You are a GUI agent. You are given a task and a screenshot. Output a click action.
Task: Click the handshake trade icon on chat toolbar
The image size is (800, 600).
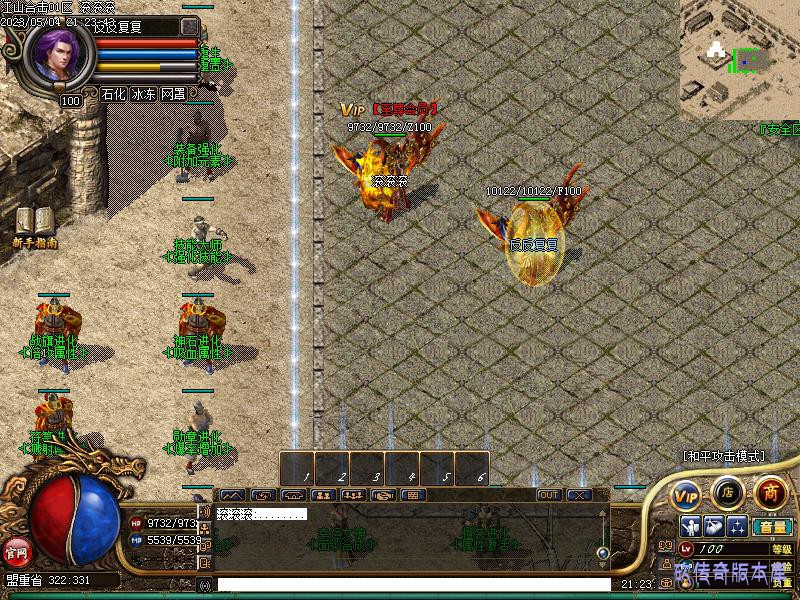(x=383, y=495)
